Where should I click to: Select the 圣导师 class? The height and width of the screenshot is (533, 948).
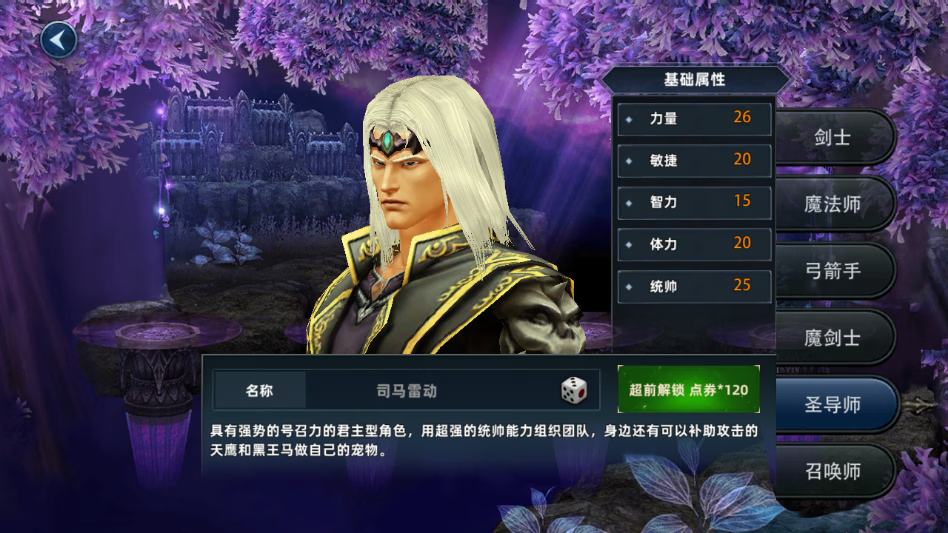click(833, 405)
